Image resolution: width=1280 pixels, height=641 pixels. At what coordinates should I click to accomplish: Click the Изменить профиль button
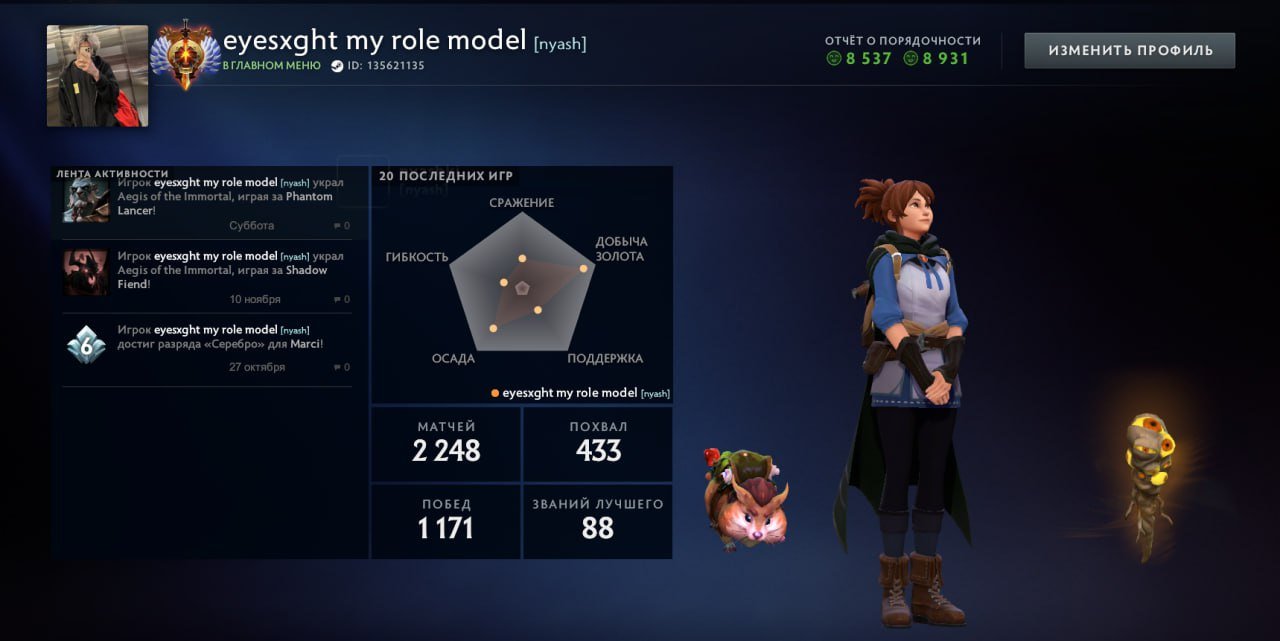coord(1129,50)
